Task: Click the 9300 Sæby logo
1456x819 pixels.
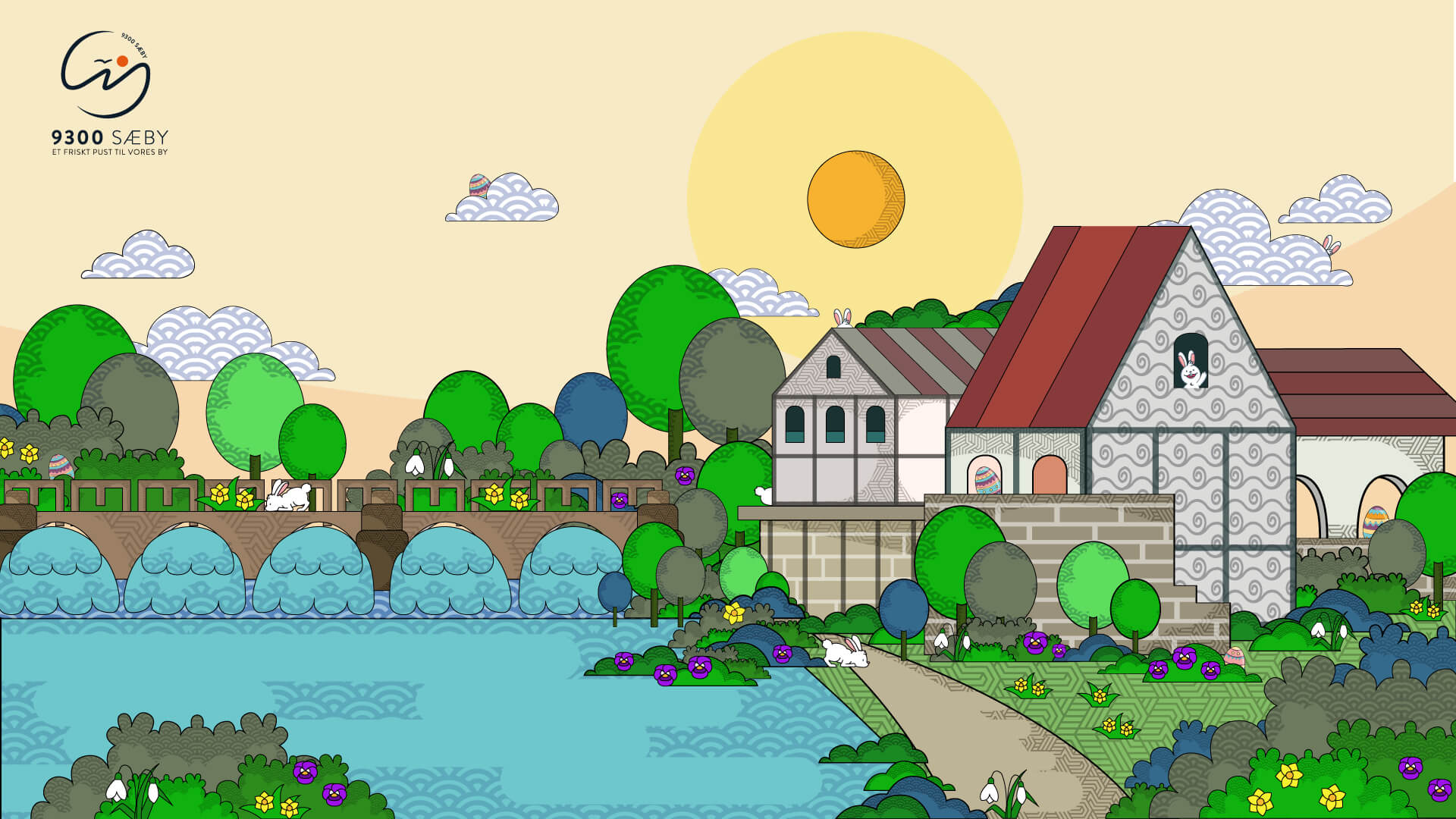Action: click(108, 93)
